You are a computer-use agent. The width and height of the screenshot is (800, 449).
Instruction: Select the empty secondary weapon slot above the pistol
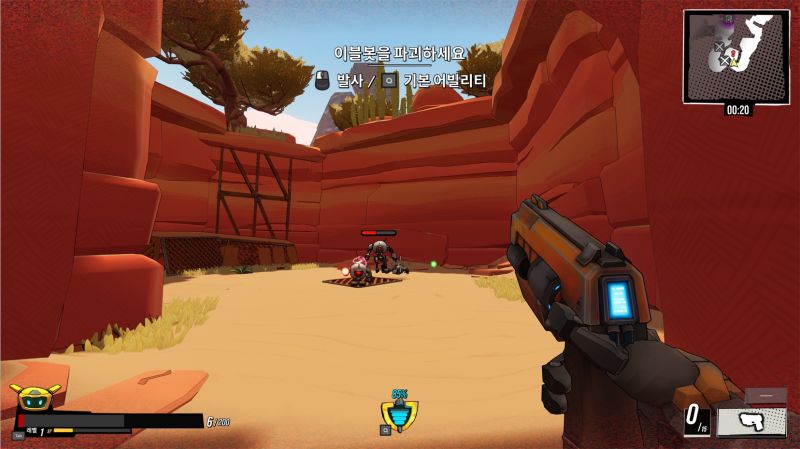[x=766, y=396]
